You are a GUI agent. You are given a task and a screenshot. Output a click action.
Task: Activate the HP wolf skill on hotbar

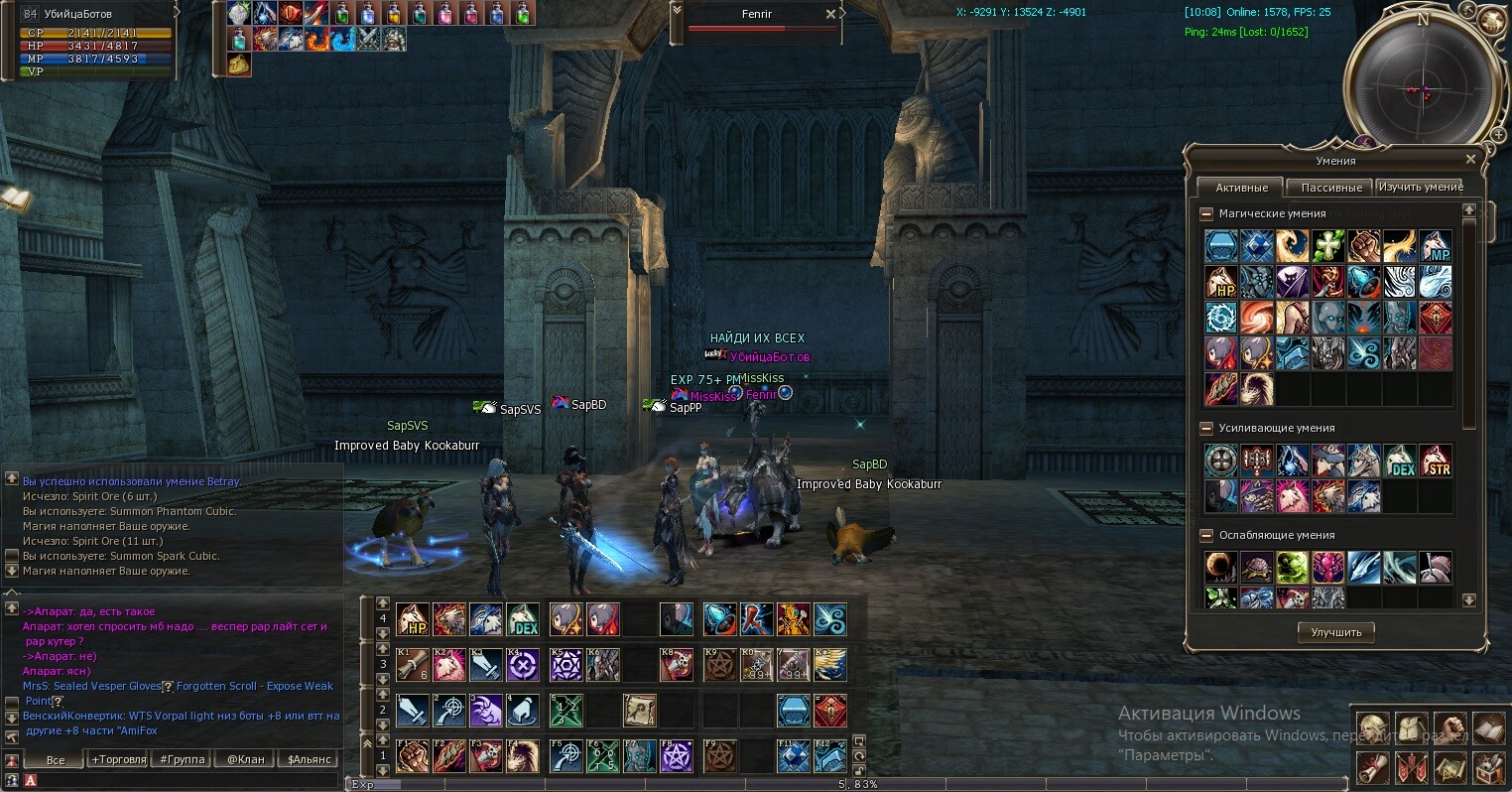tap(413, 619)
